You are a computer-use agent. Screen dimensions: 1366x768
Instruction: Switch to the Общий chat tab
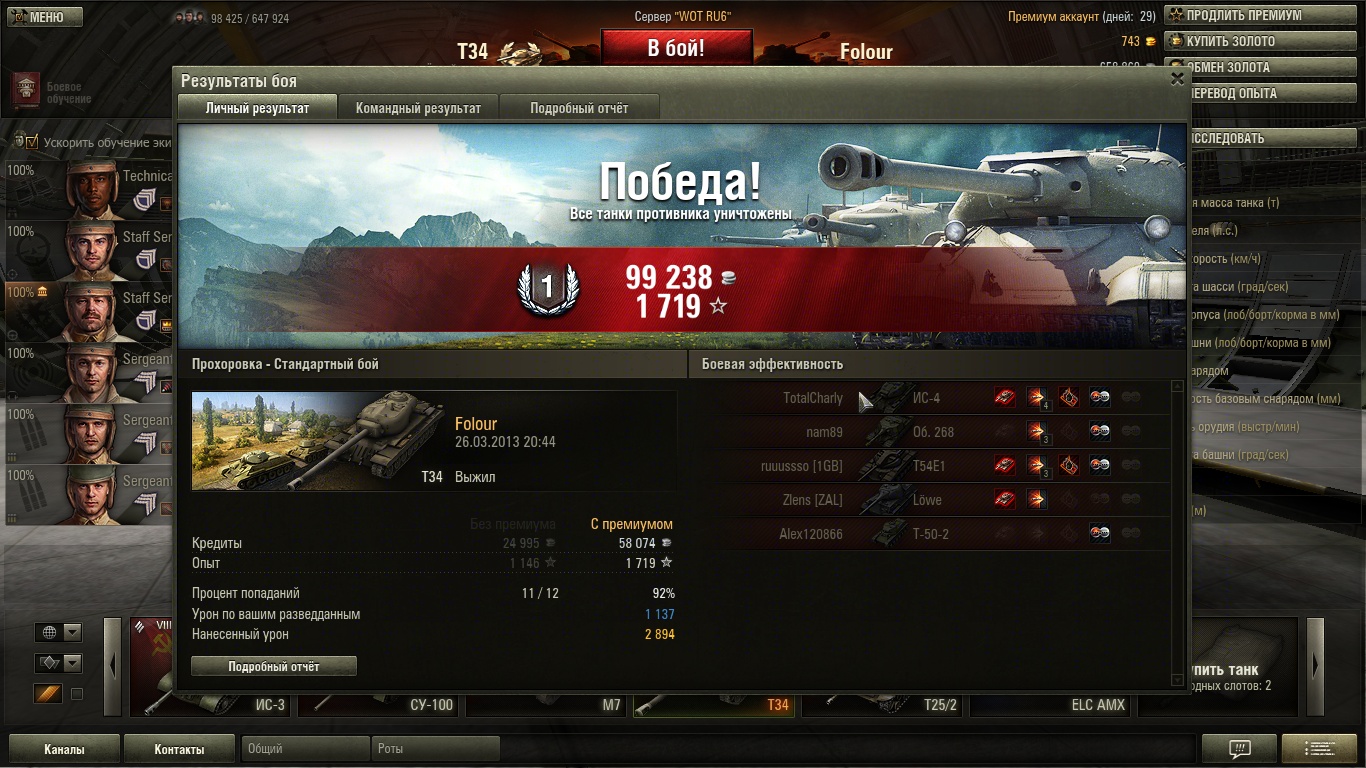[304, 749]
